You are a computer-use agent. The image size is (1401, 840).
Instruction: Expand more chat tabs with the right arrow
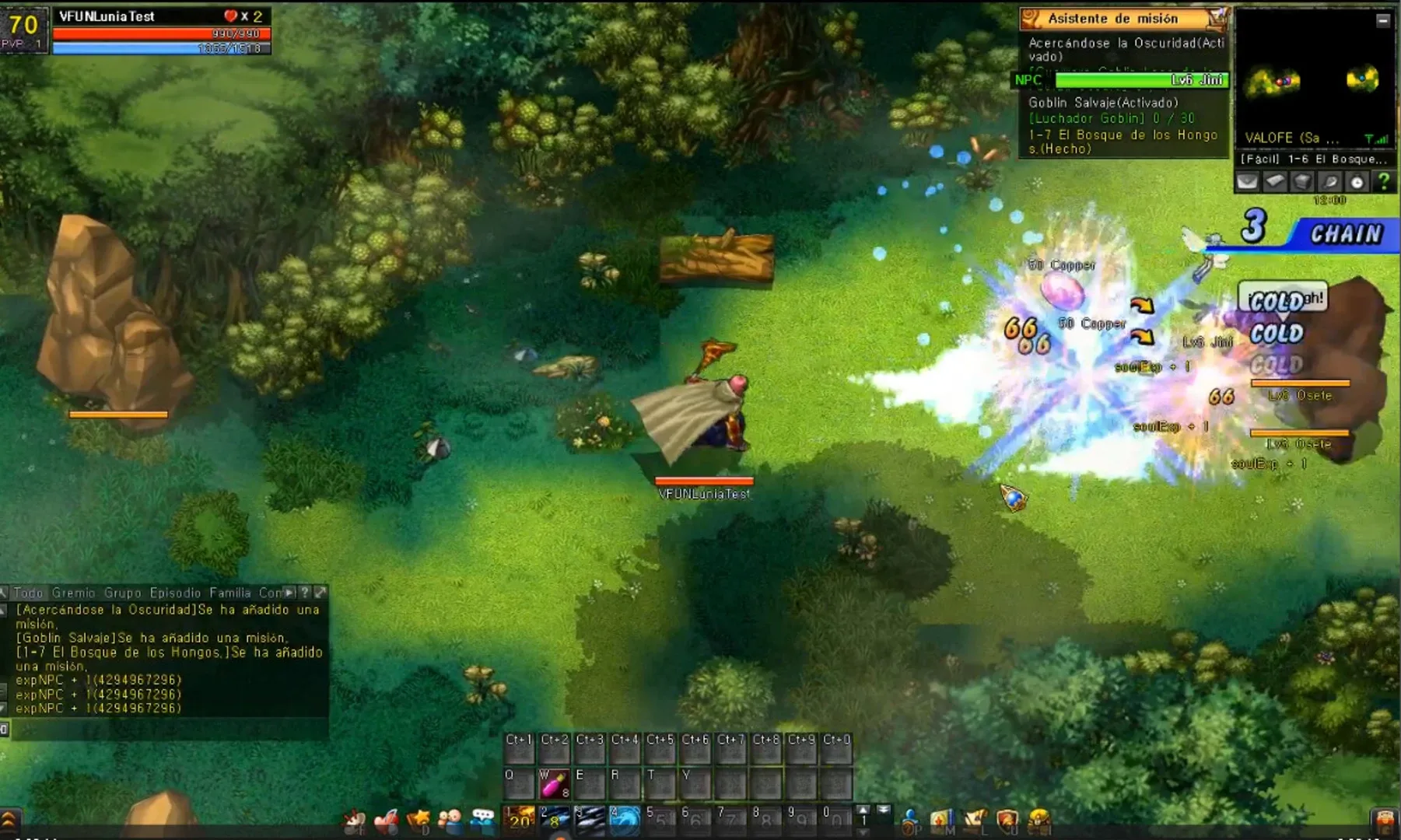click(289, 593)
